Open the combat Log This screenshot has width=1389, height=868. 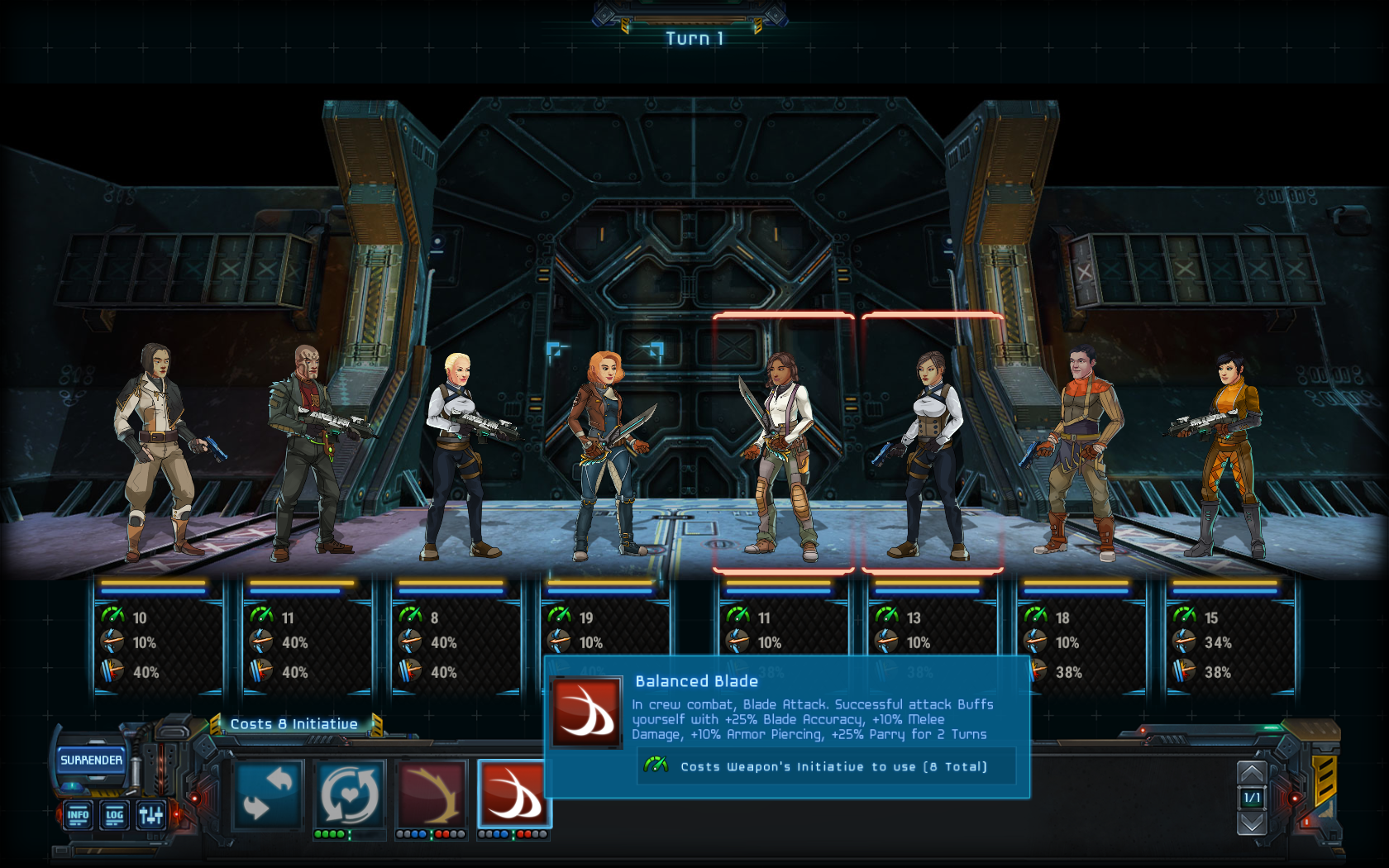pos(114,816)
